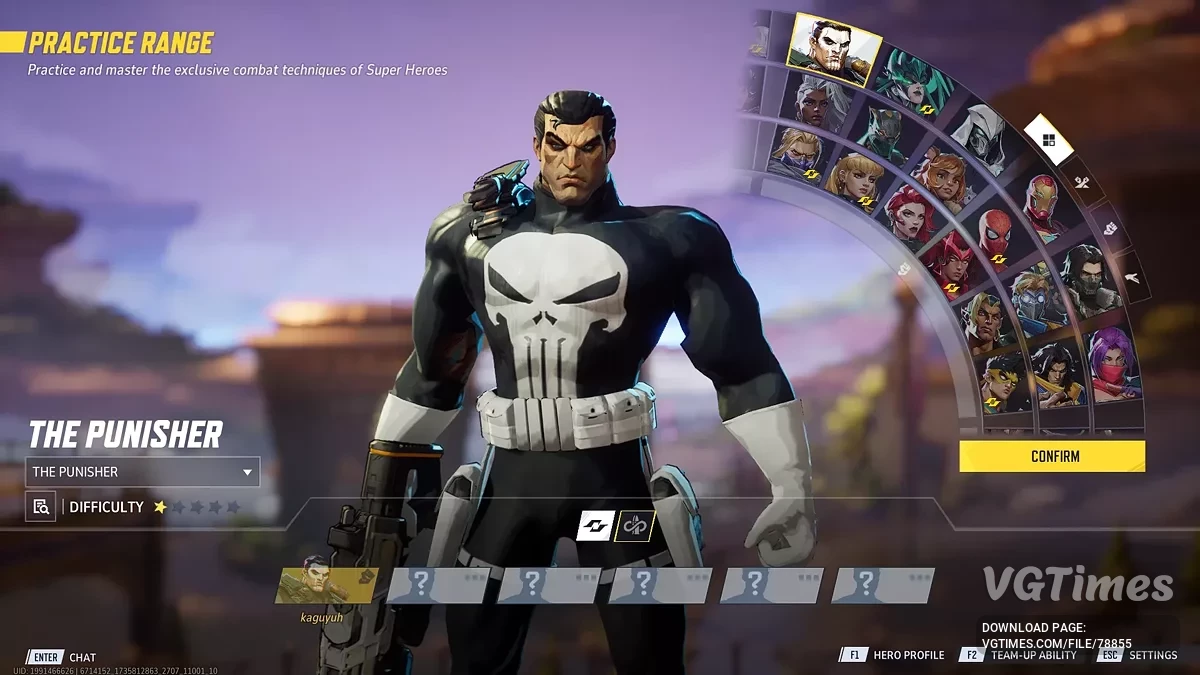Choose Namor from the roster
The height and width of the screenshot is (675, 1200).
pos(983,320)
